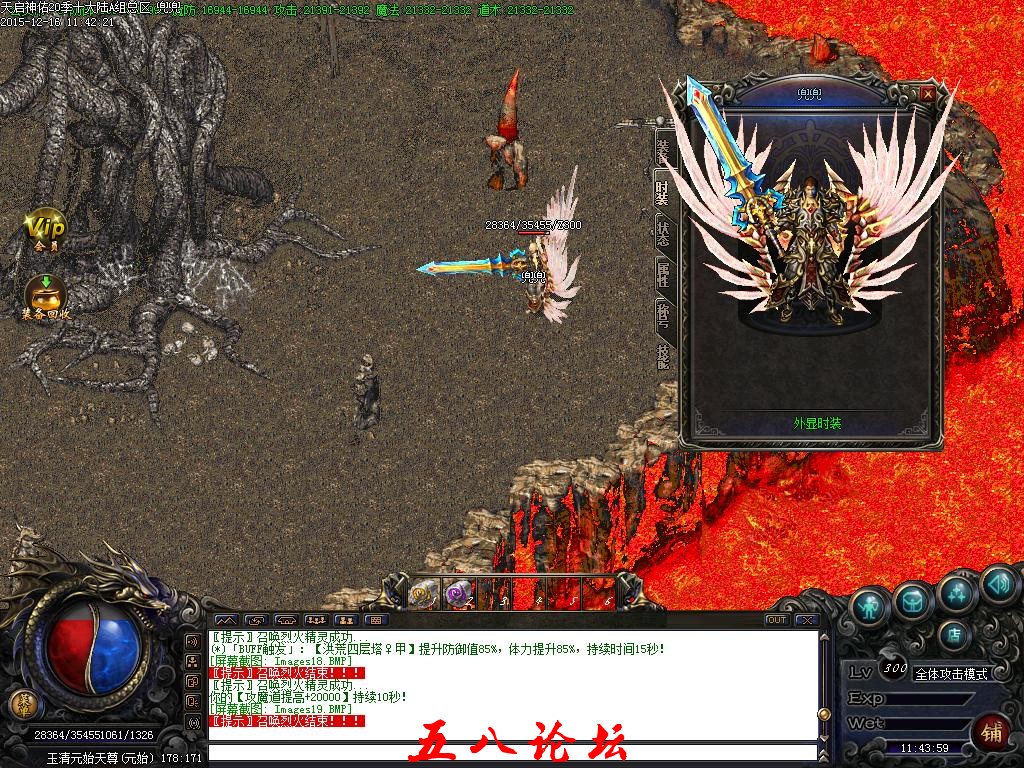Open the 装备回收 equipment recycle pot
This screenshot has width=1024, height=768.
point(45,296)
